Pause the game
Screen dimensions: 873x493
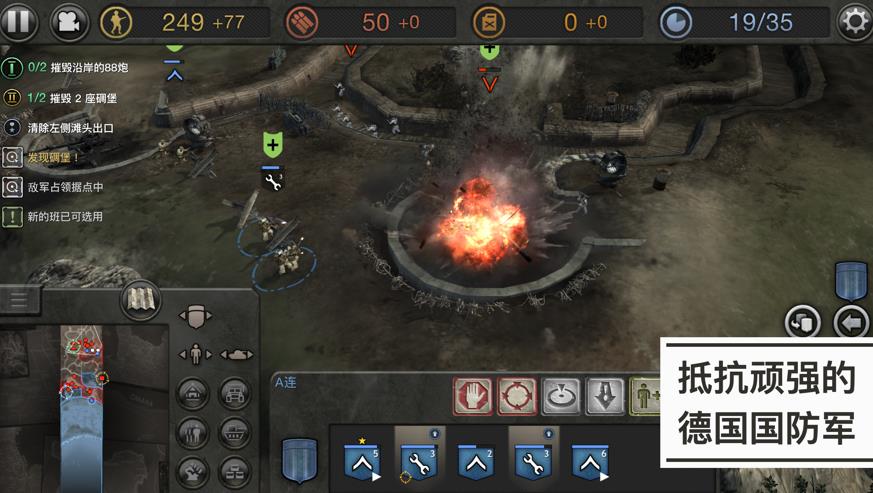17,20
